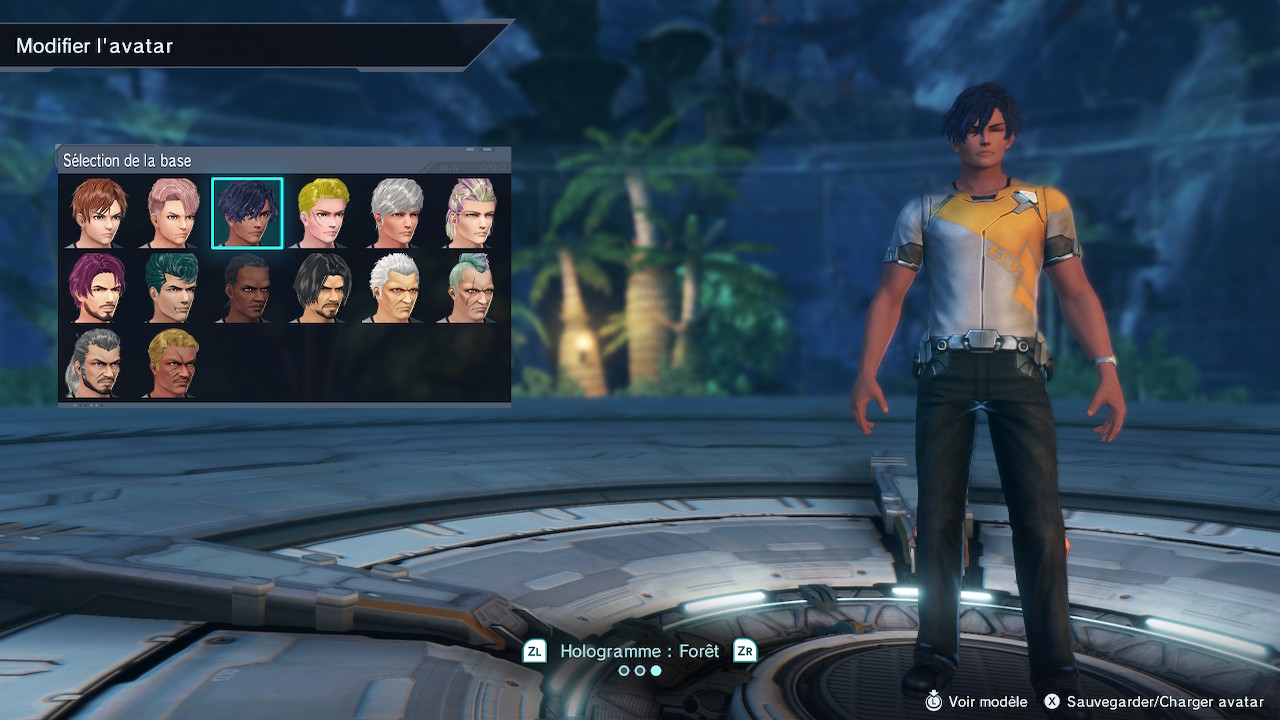Choose the teal spiky-haired base face

[172, 288]
